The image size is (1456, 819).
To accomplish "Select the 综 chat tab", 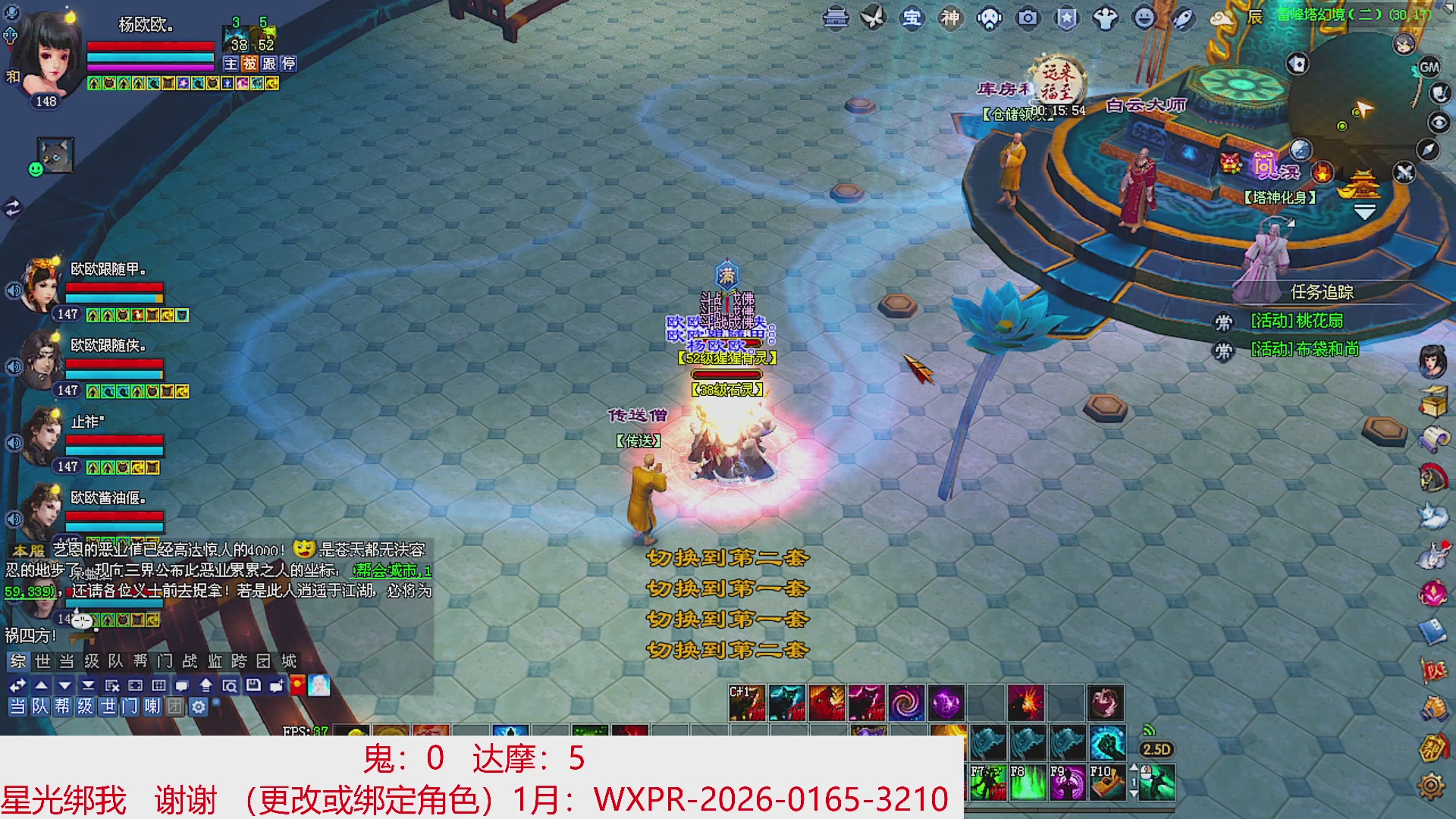I will tap(19, 661).
